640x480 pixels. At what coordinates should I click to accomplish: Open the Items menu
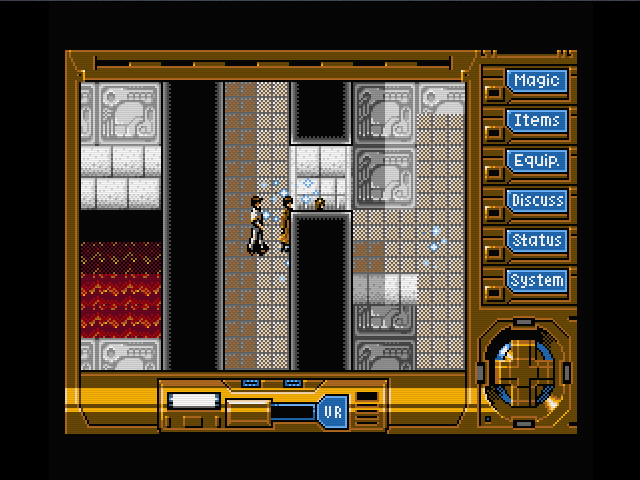tap(537, 121)
